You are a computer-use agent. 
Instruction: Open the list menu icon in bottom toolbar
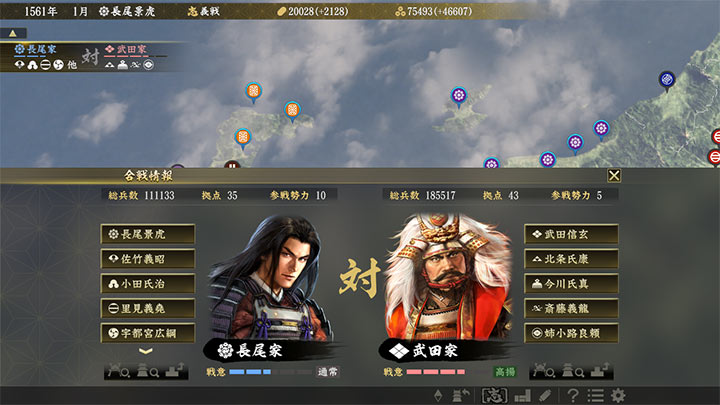(x=596, y=395)
